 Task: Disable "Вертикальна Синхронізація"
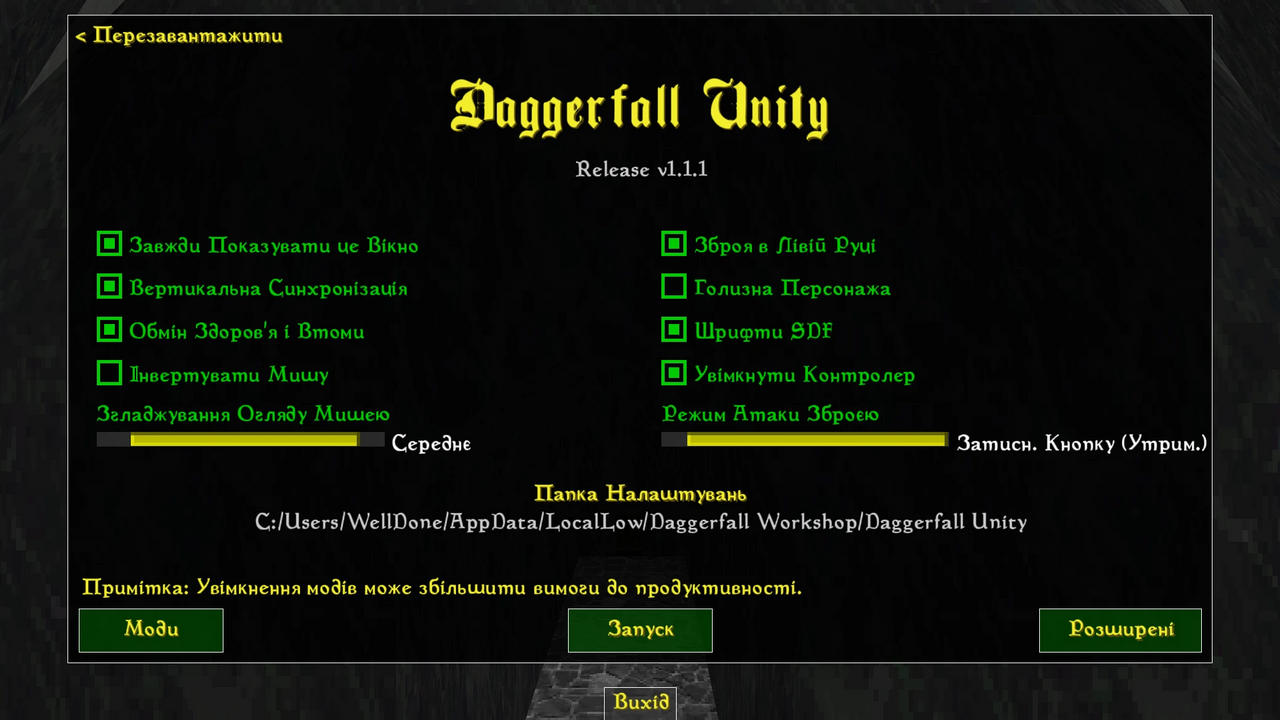tap(109, 287)
